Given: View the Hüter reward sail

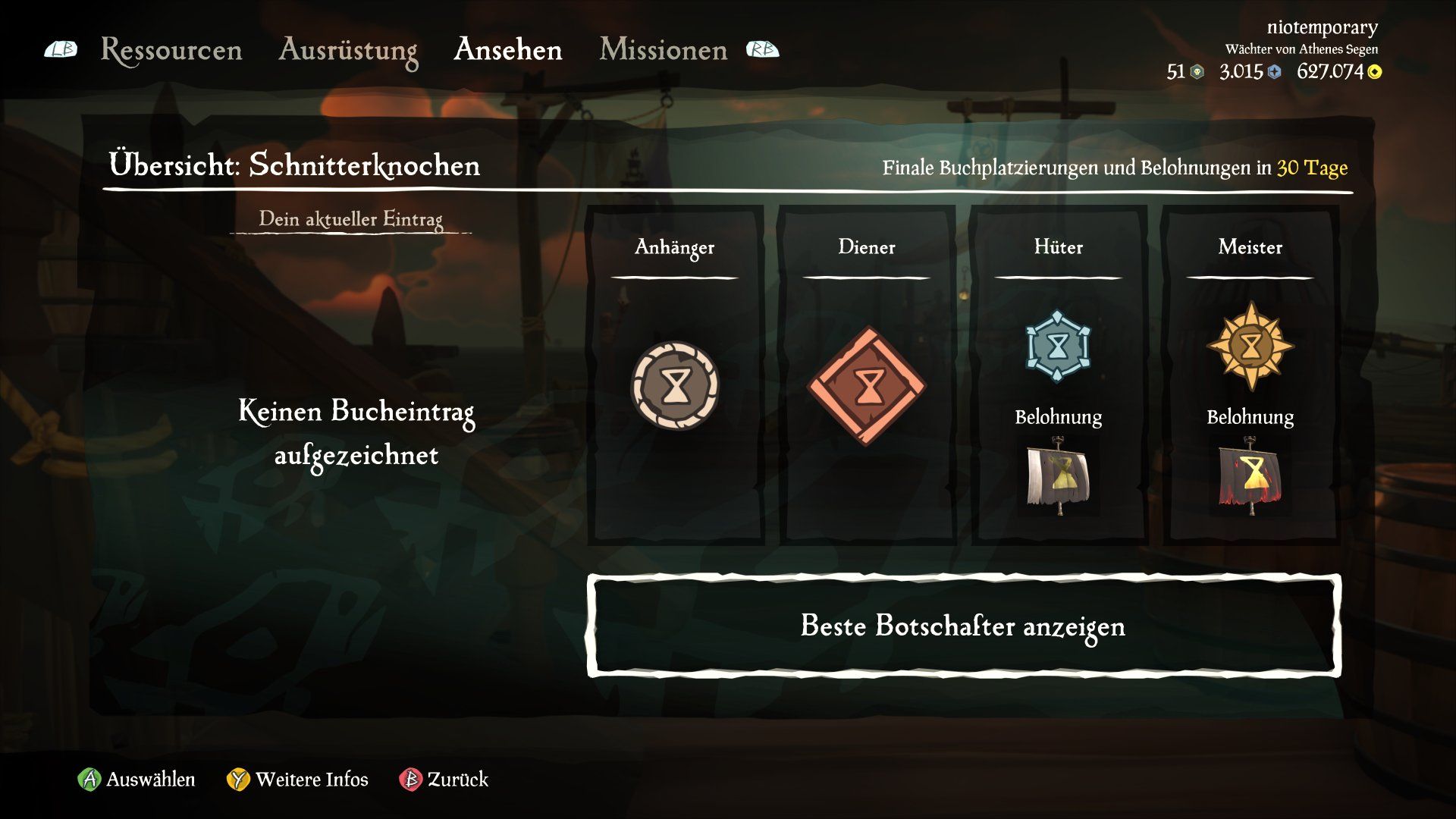Looking at the screenshot, I should point(1058,476).
